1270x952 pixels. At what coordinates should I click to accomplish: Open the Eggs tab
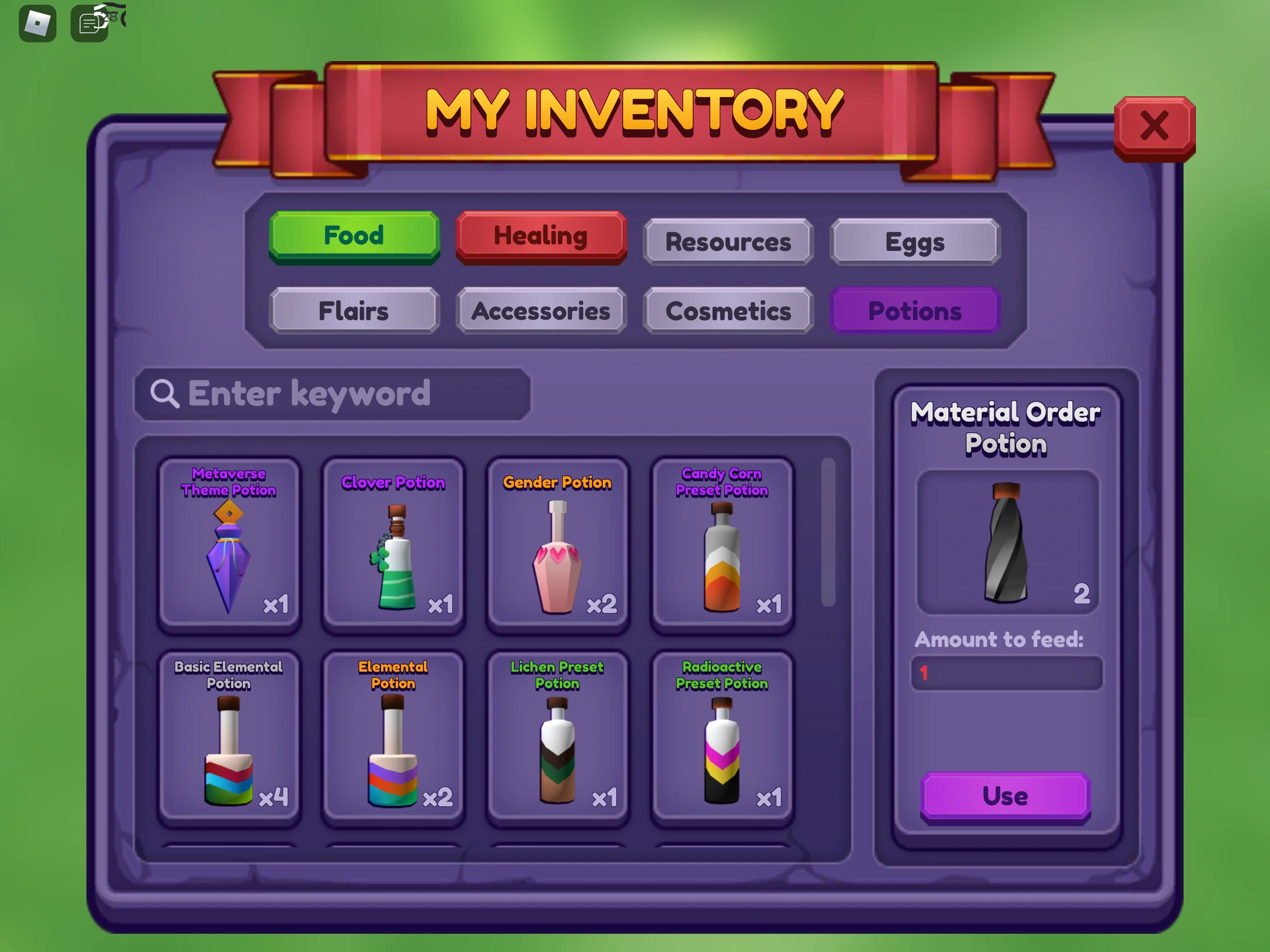point(915,241)
